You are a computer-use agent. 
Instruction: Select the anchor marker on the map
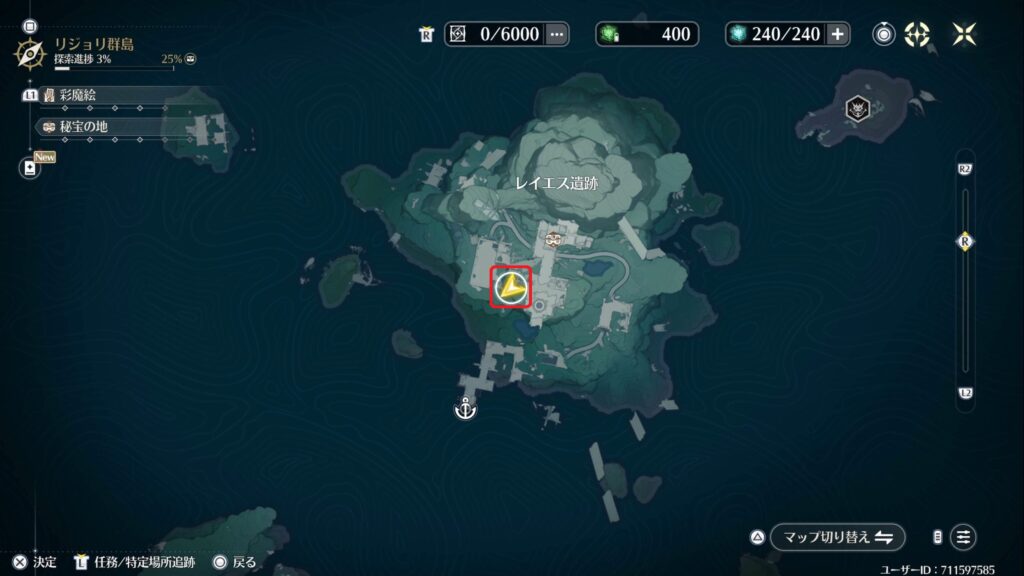coord(465,408)
